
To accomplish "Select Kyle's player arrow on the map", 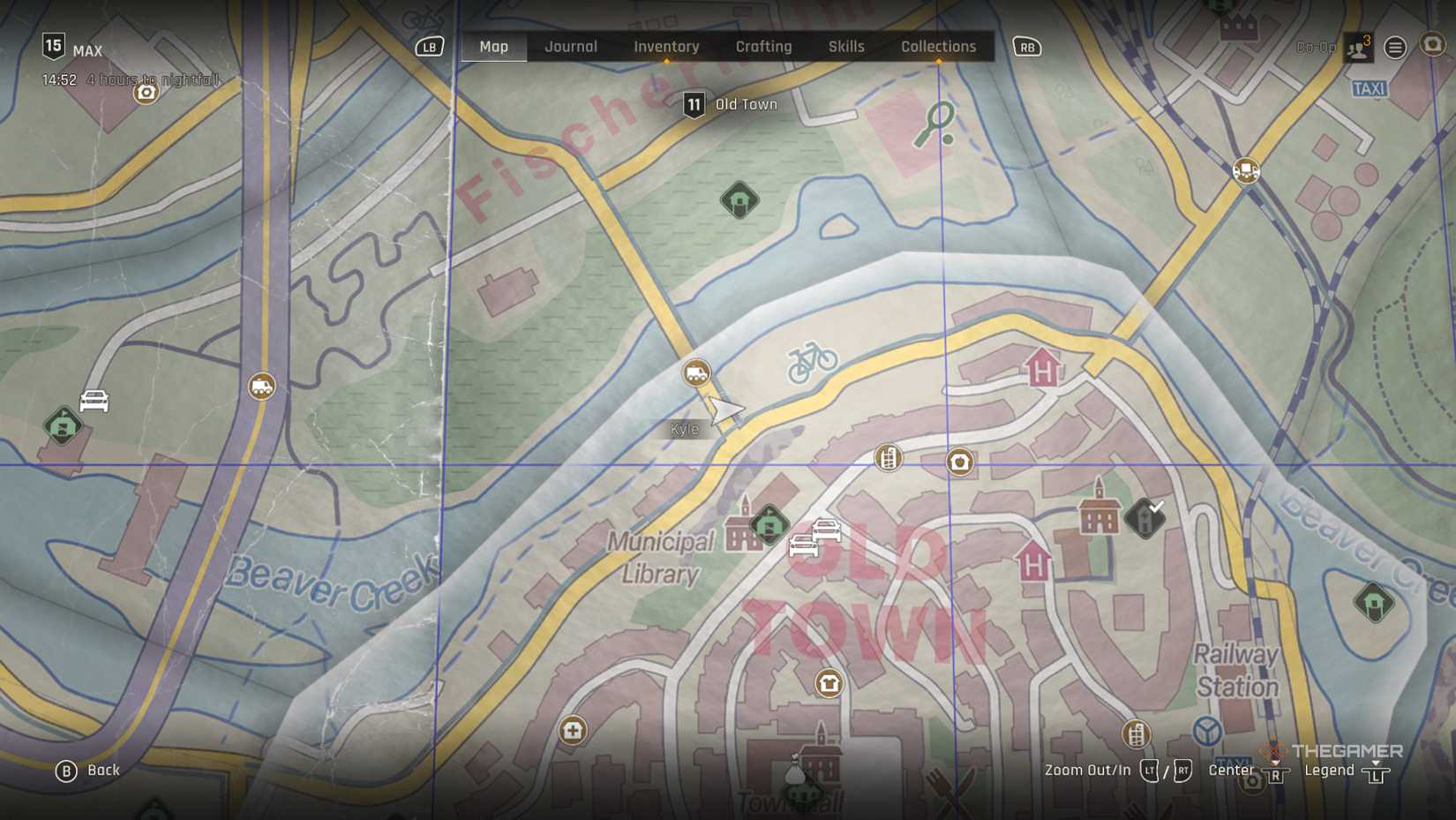I will [725, 410].
